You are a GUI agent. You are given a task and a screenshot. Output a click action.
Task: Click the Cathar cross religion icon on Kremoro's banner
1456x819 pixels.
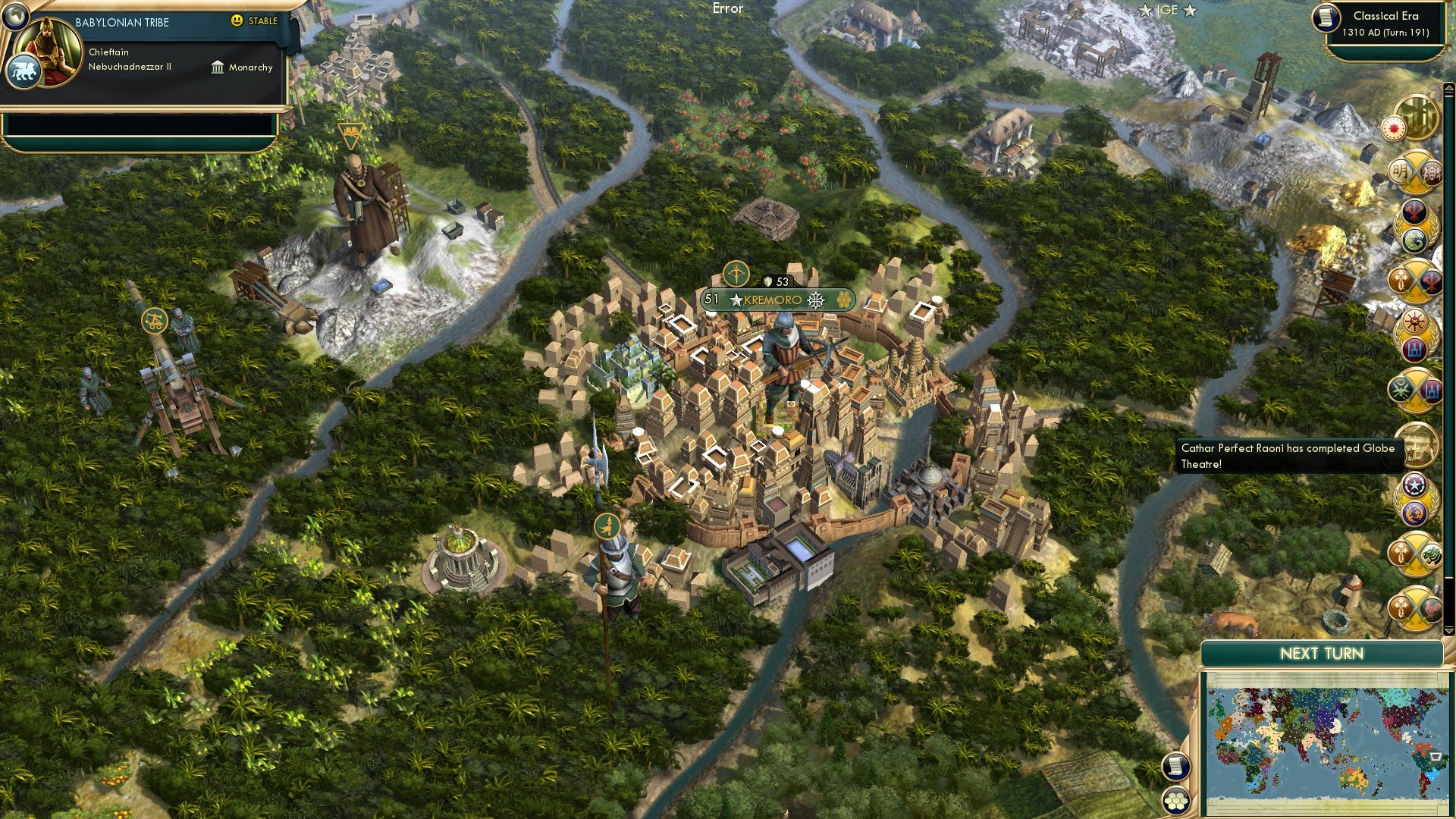point(817,300)
